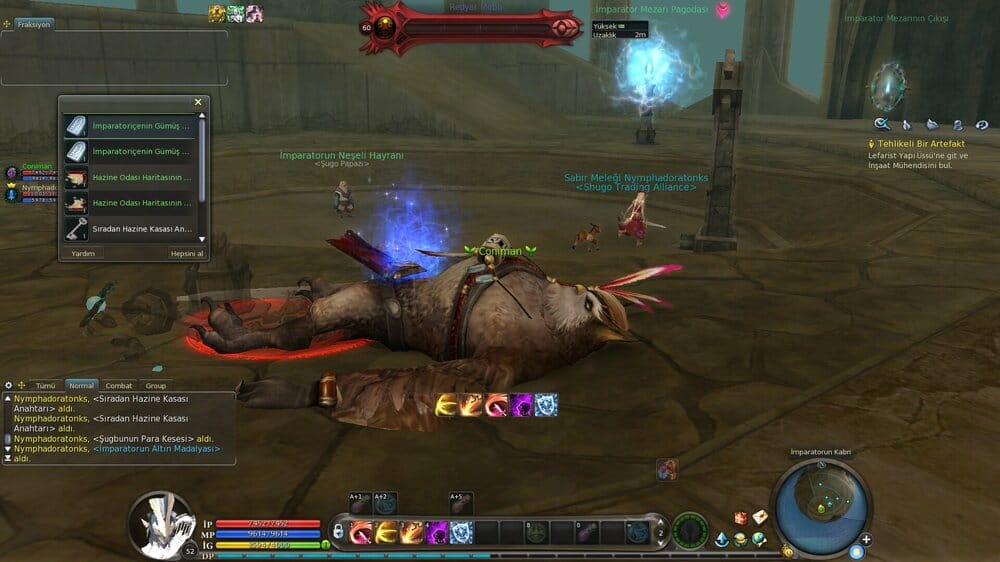Viewport: 1000px width, 562px height.
Task: Close the loot window
Action: point(198,102)
